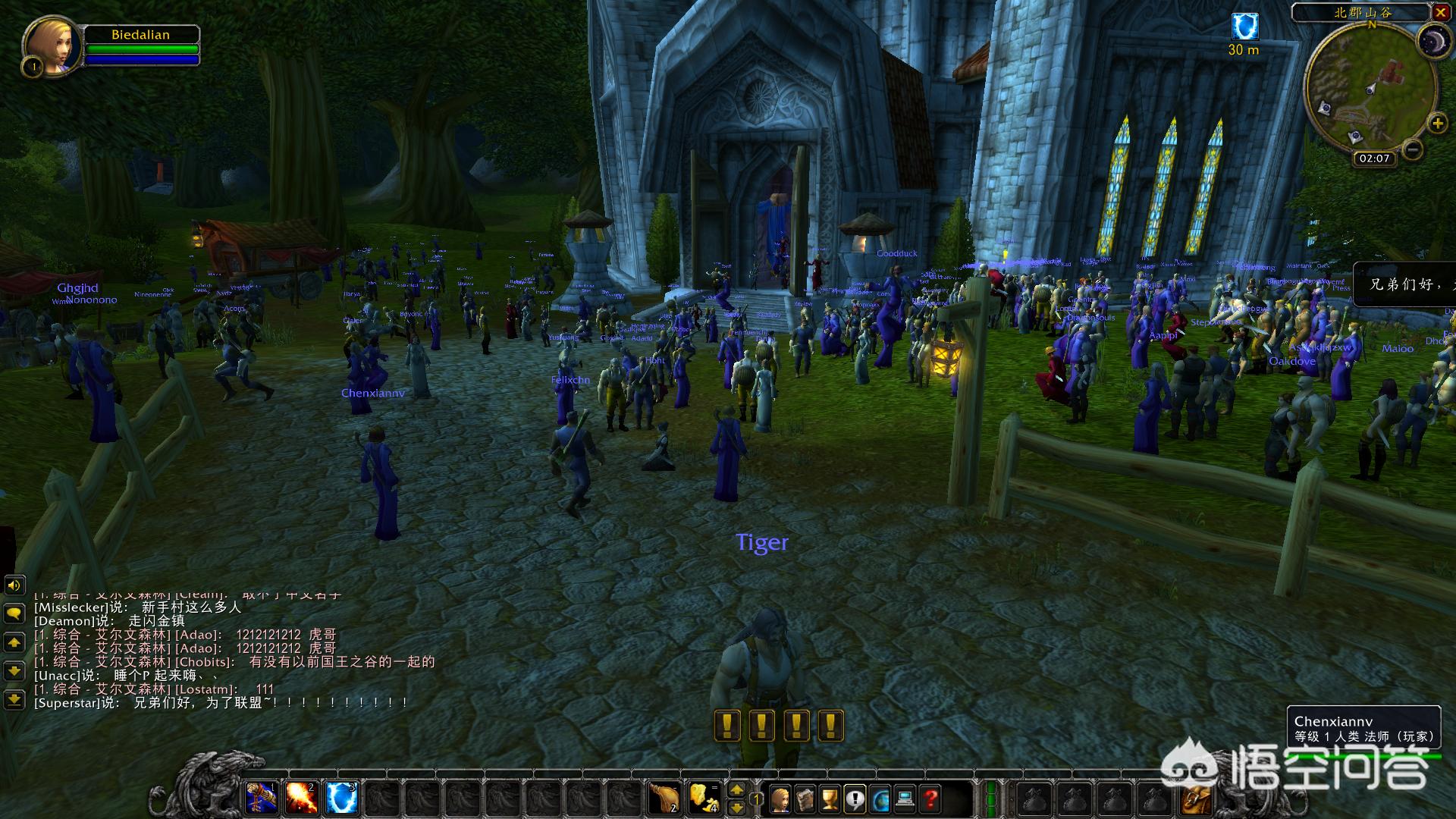Select the frost armor buff icon

1244,27
